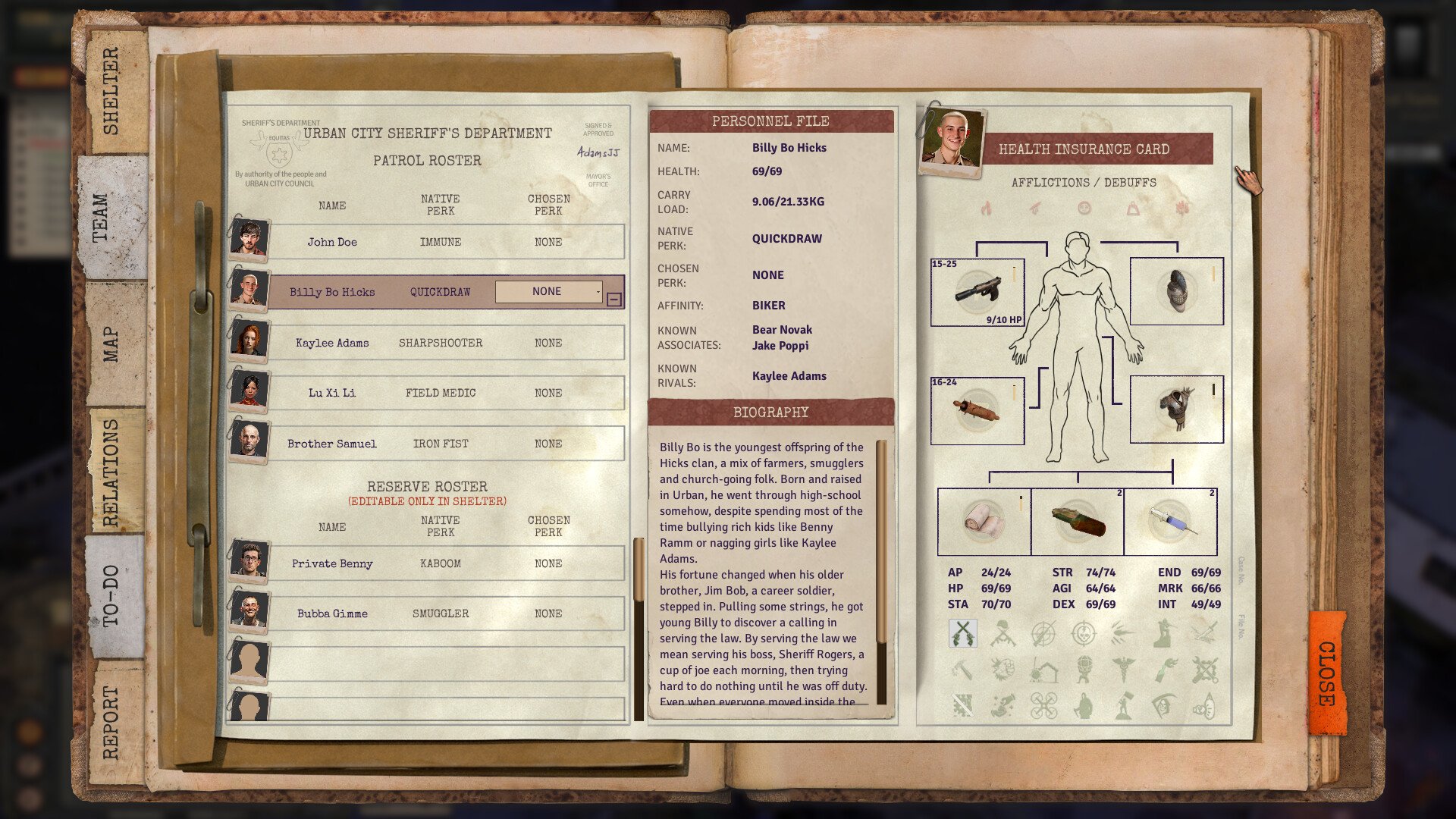This screenshot has width=1456, height=819.
Task: Click the crossed pistols perk icon
Action: [x=962, y=632]
